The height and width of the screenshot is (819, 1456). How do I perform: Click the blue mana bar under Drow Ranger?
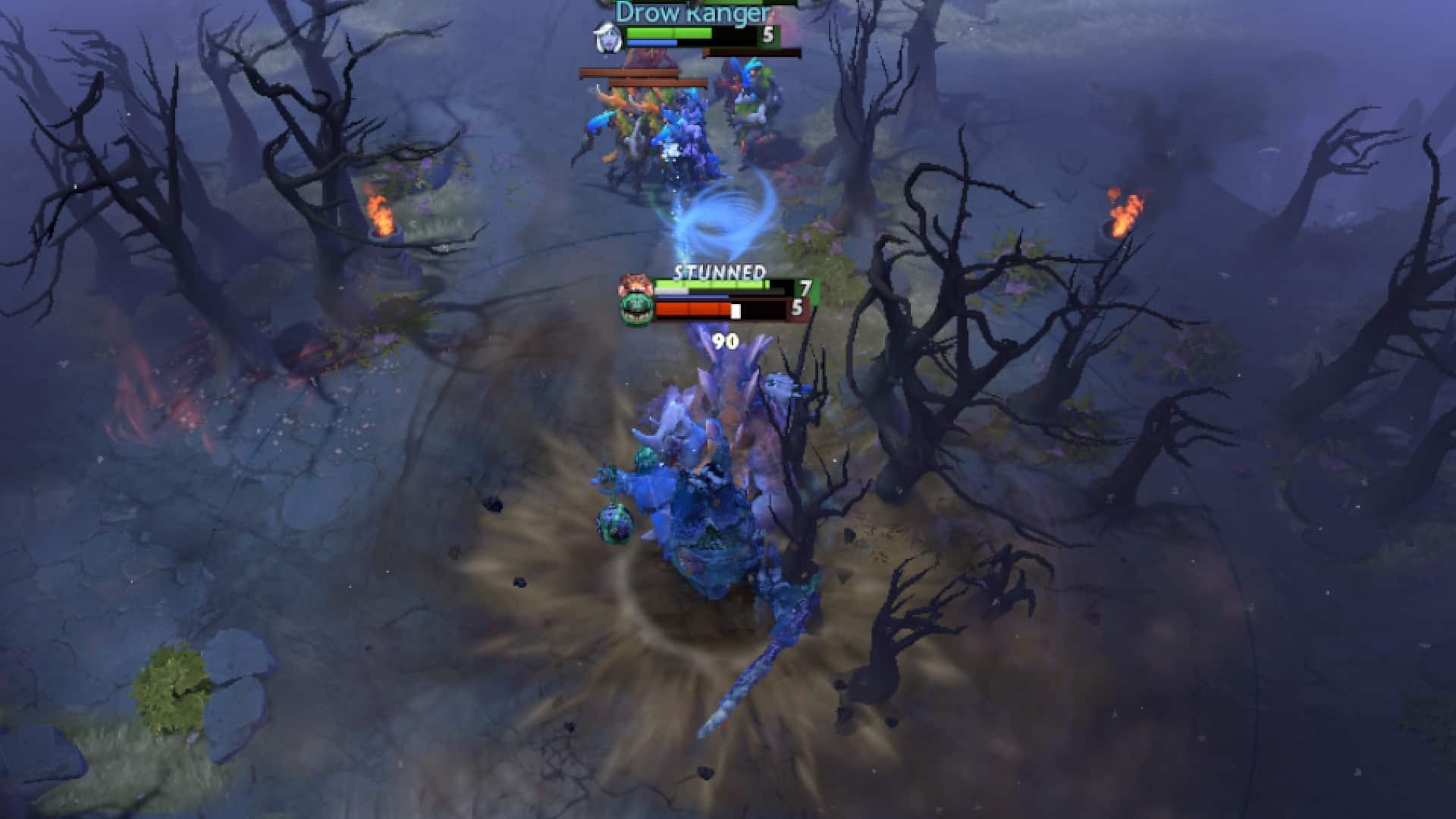651,43
